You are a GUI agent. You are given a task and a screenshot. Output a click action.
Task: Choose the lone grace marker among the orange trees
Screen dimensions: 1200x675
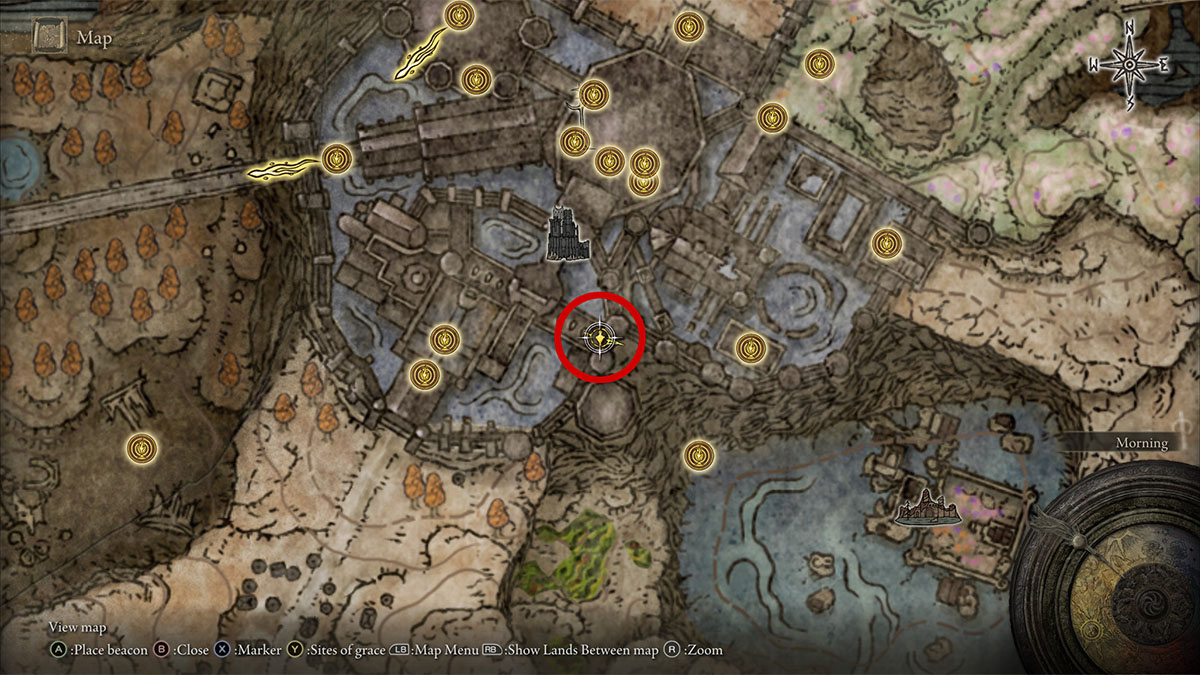coord(143,447)
